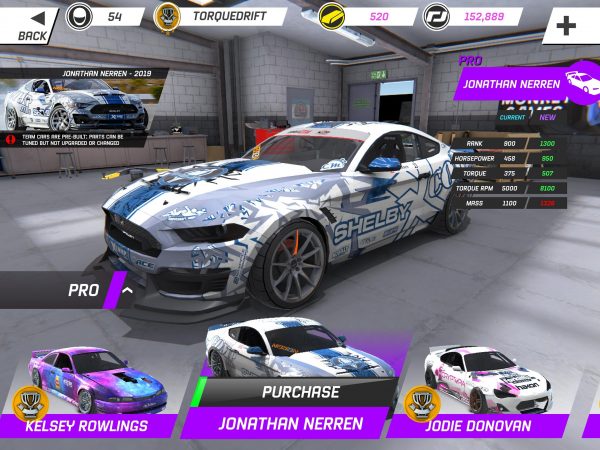This screenshot has height=450, width=600.
Task: Open the plus menu button
Action: 569,24
